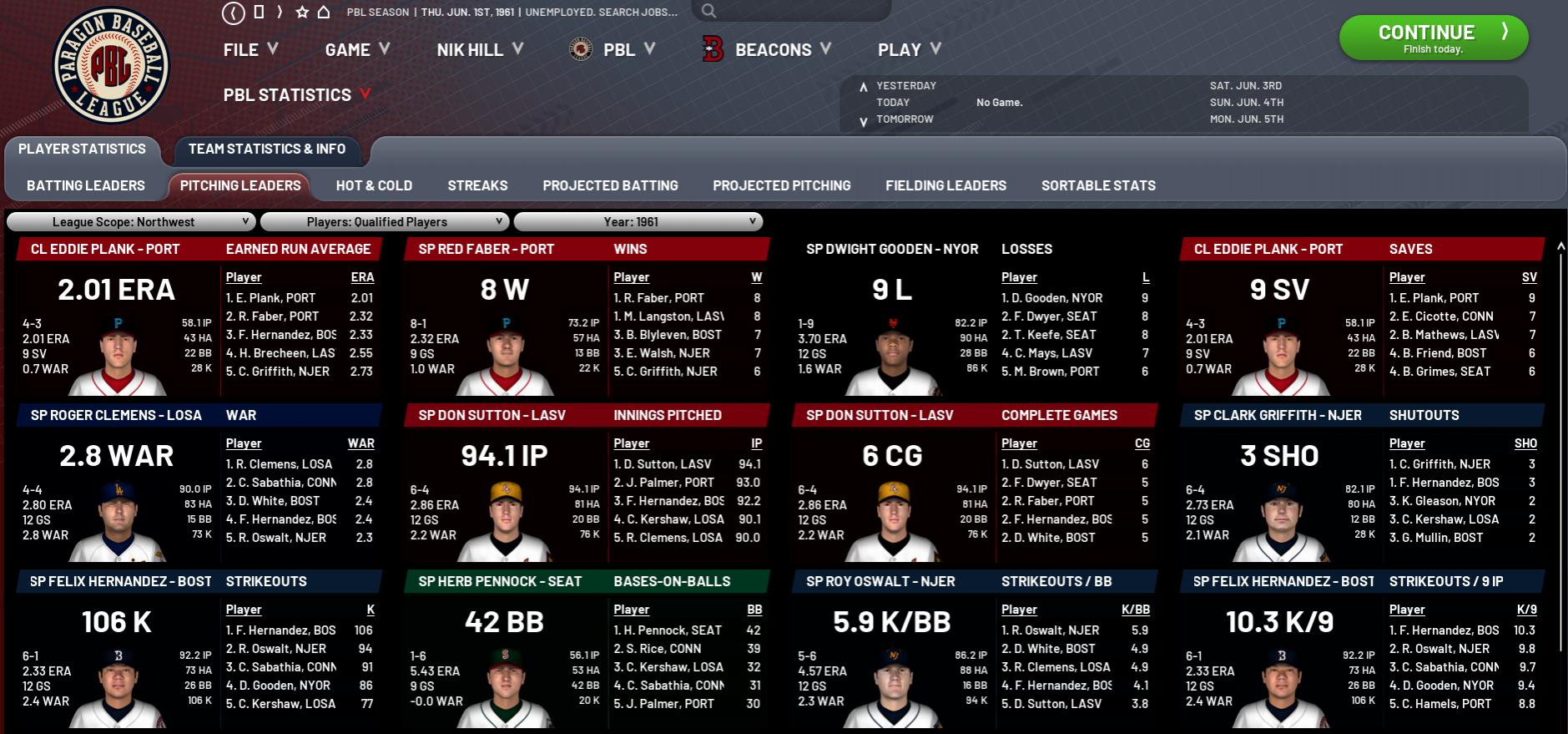Screen dimensions: 1568x734
Task: Open the Beacons team menu
Action: (772, 50)
